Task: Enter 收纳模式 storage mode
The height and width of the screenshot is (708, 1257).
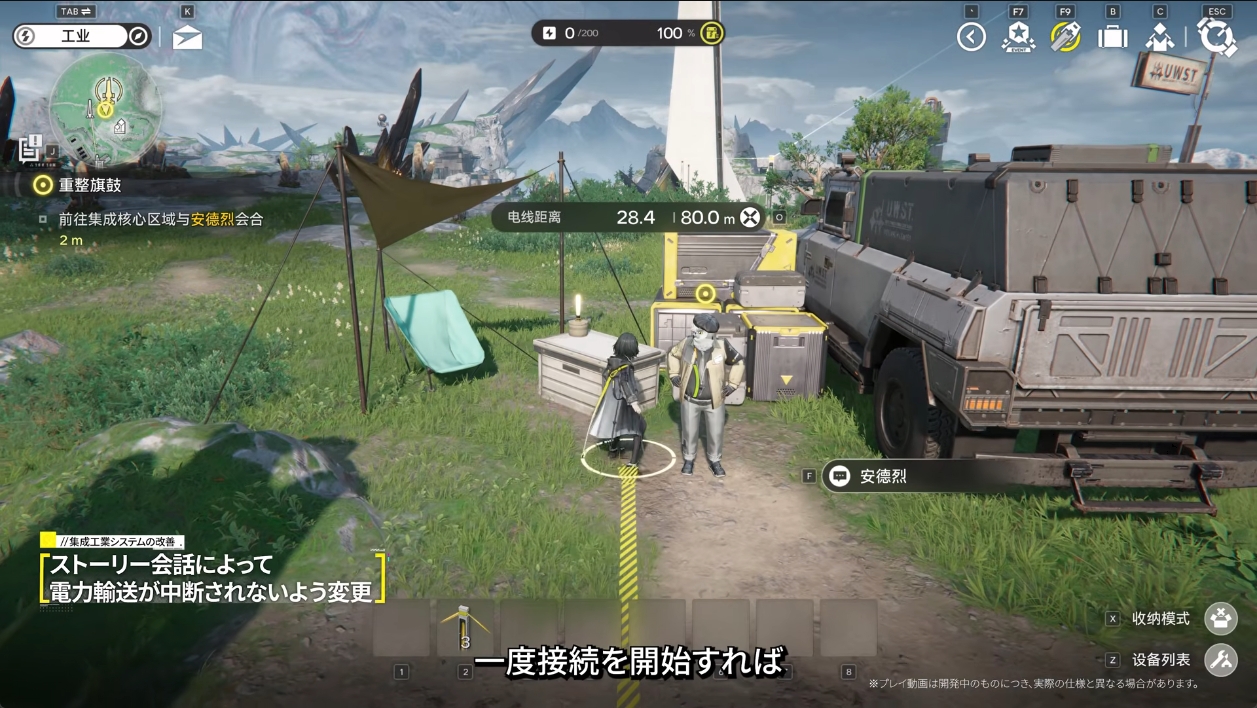Action: click(x=1221, y=619)
